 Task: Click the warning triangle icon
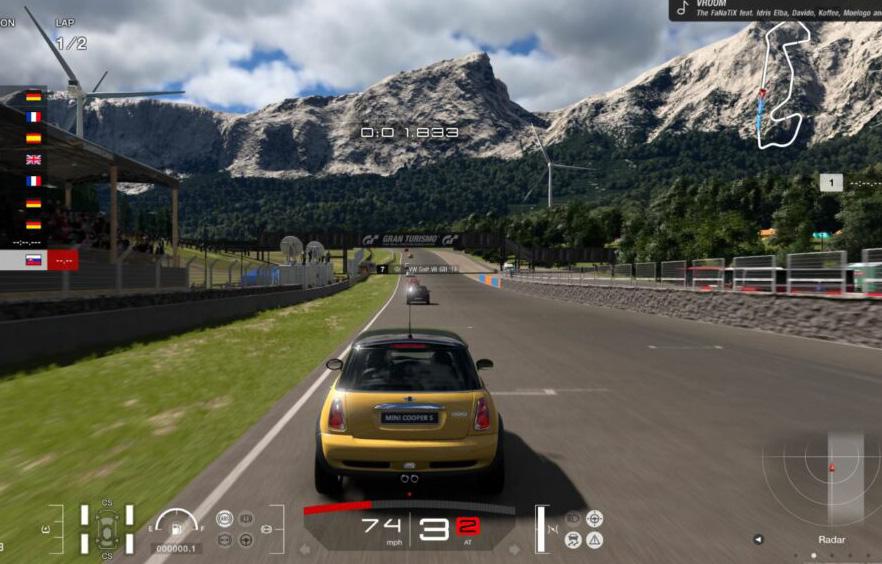pos(595,540)
